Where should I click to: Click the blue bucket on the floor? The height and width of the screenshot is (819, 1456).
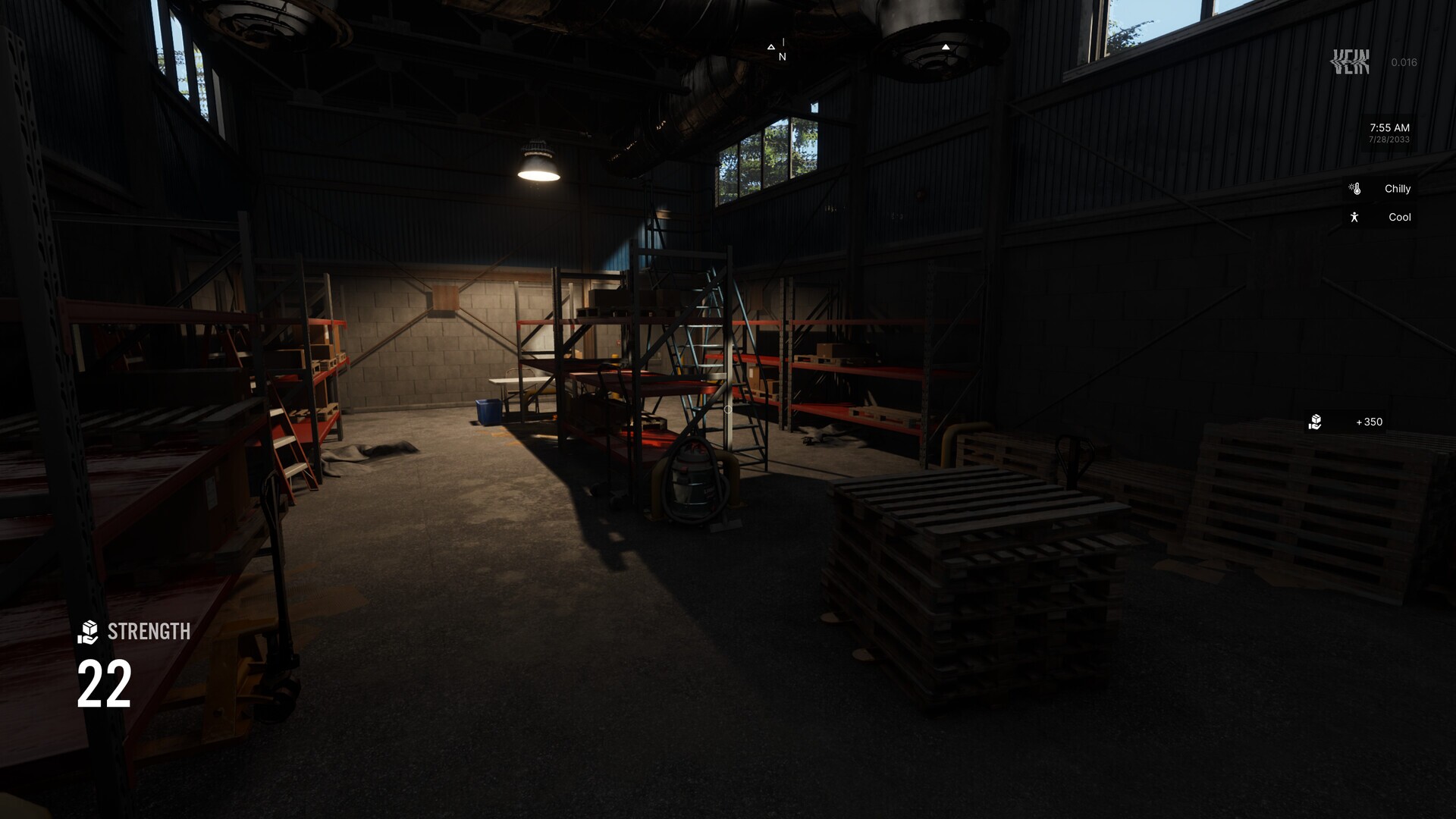pyautogui.click(x=488, y=410)
